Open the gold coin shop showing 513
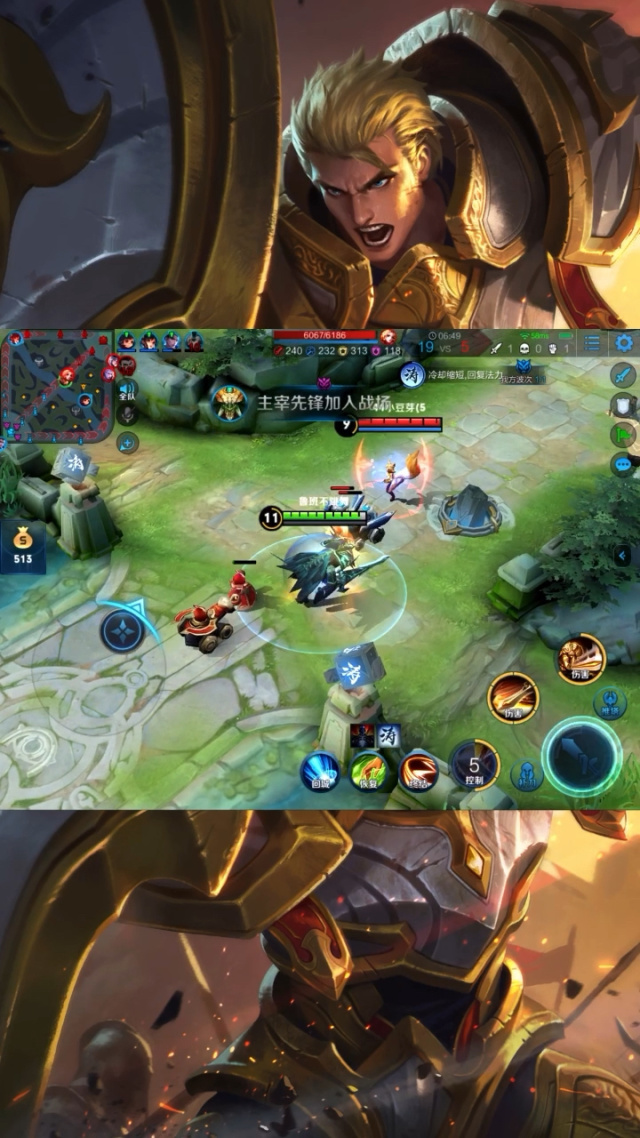The height and width of the screenshot is (1138, 640). click(23, 547)
